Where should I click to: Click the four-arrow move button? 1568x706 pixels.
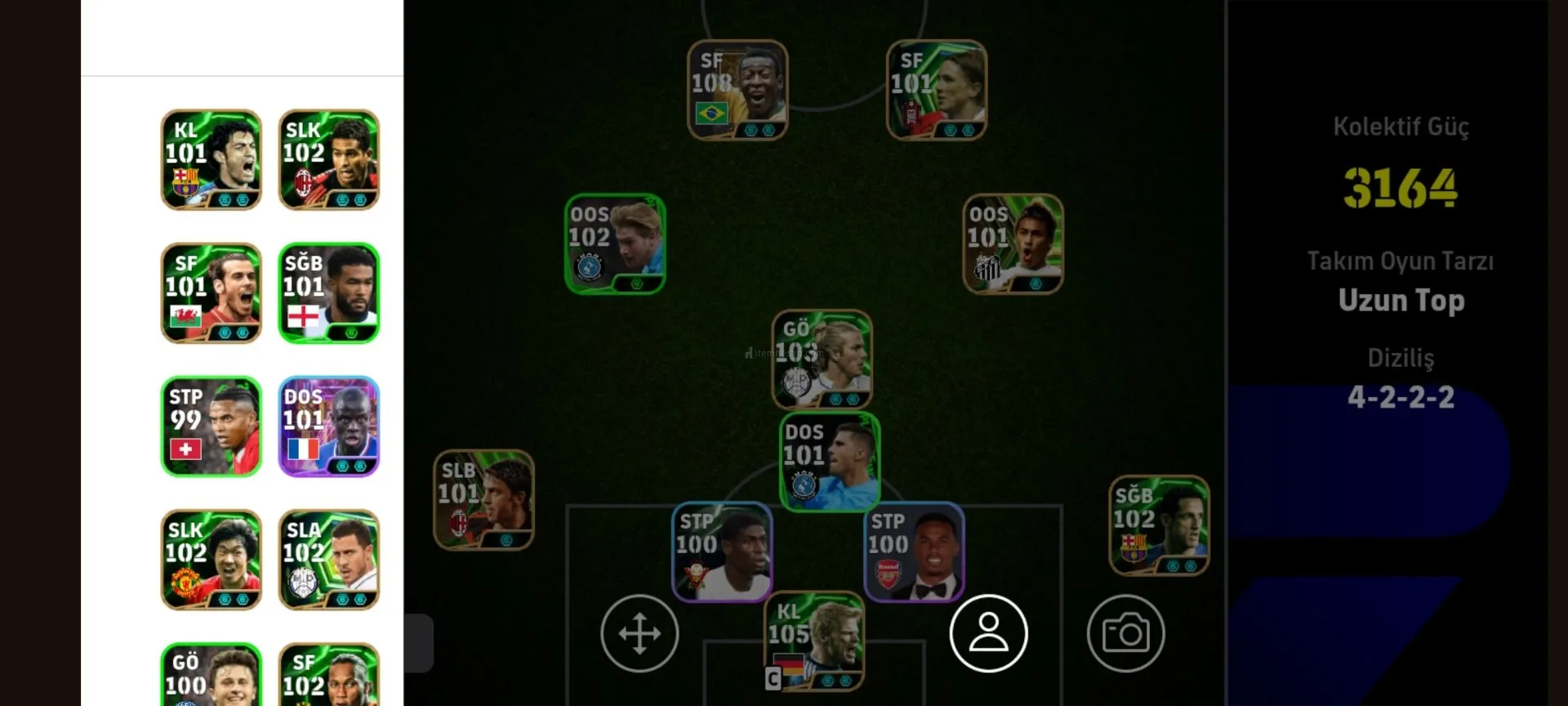coord(639,633)
